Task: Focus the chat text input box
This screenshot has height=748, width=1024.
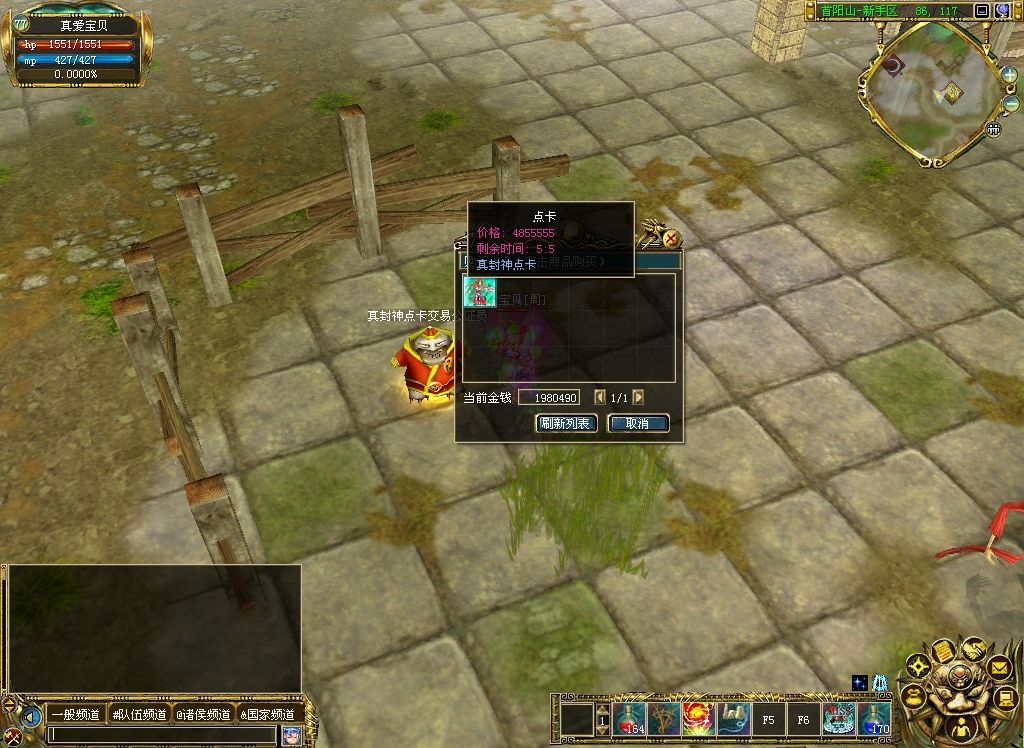Action: coord(160,735)
